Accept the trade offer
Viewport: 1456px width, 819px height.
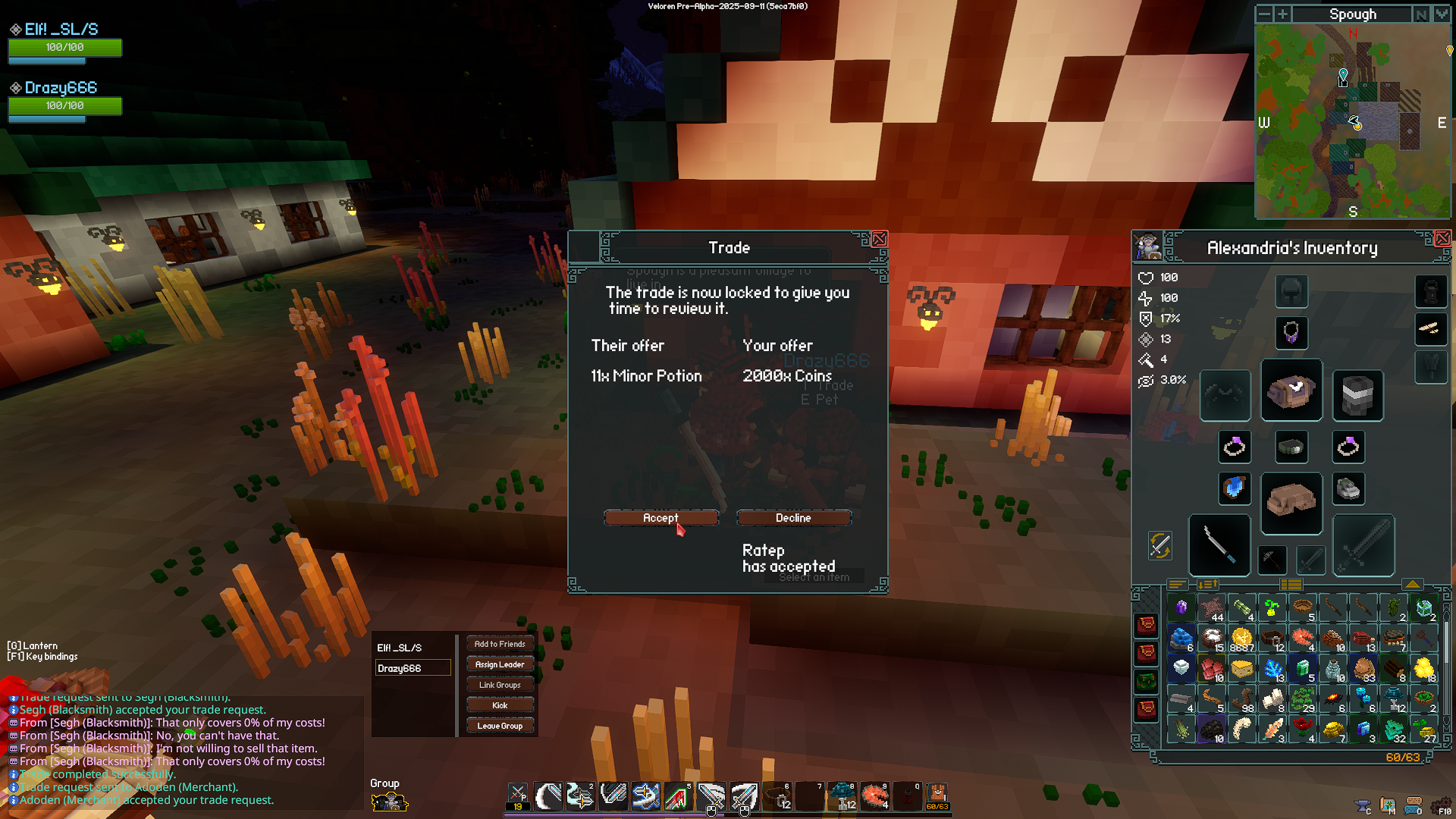click(661, 518)
